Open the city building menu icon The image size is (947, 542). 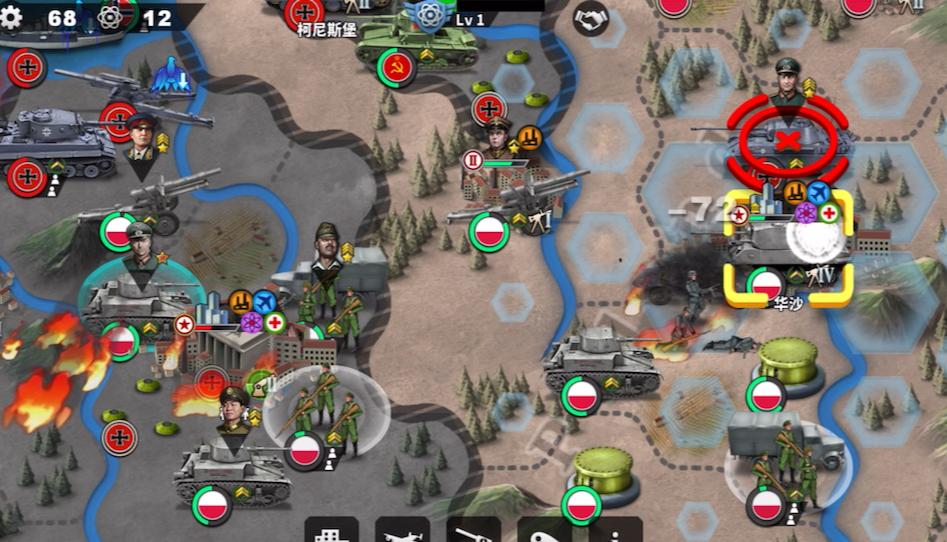click(x=331, y=530)
